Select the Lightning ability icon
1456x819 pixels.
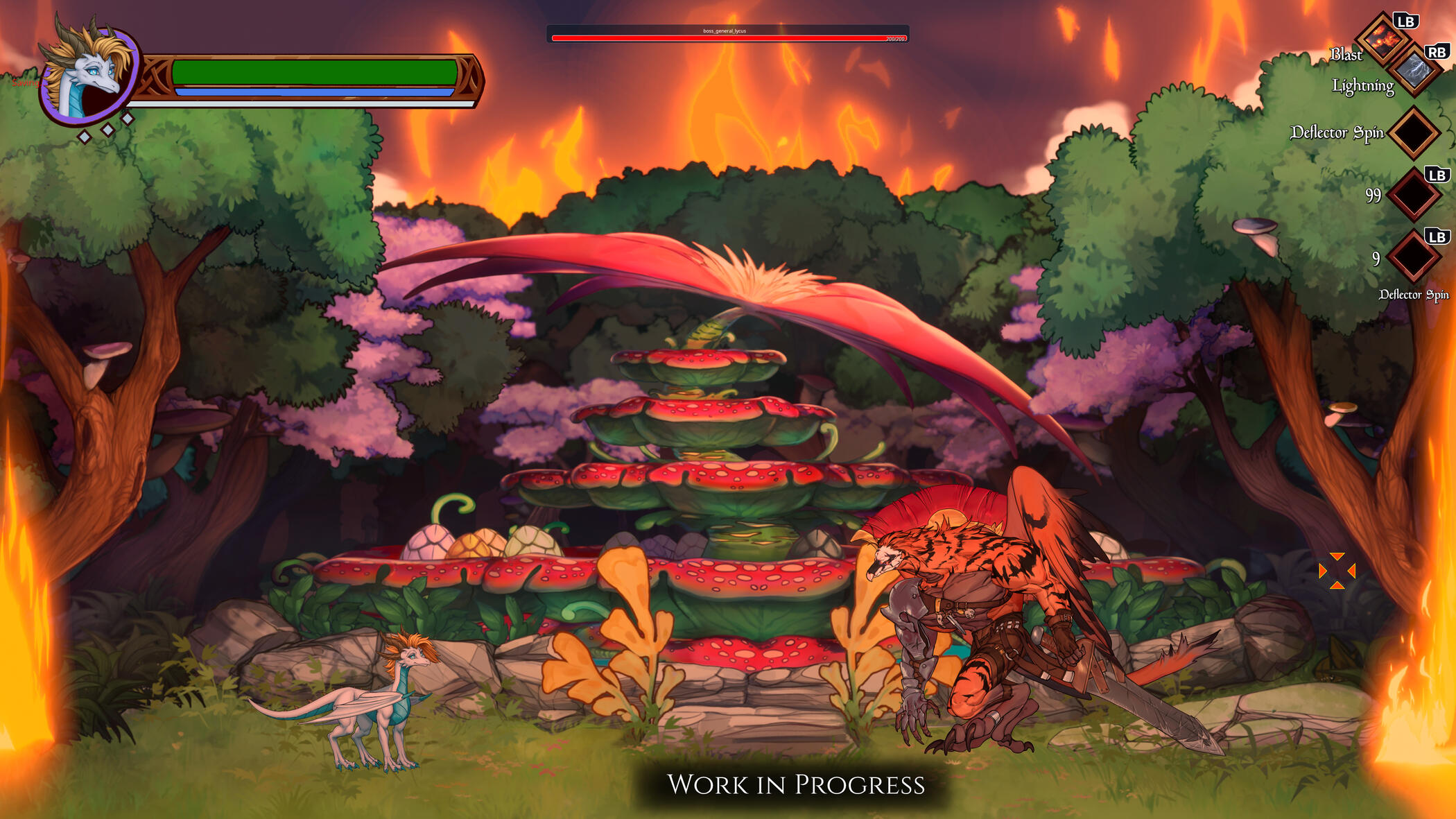[1414, 70]
